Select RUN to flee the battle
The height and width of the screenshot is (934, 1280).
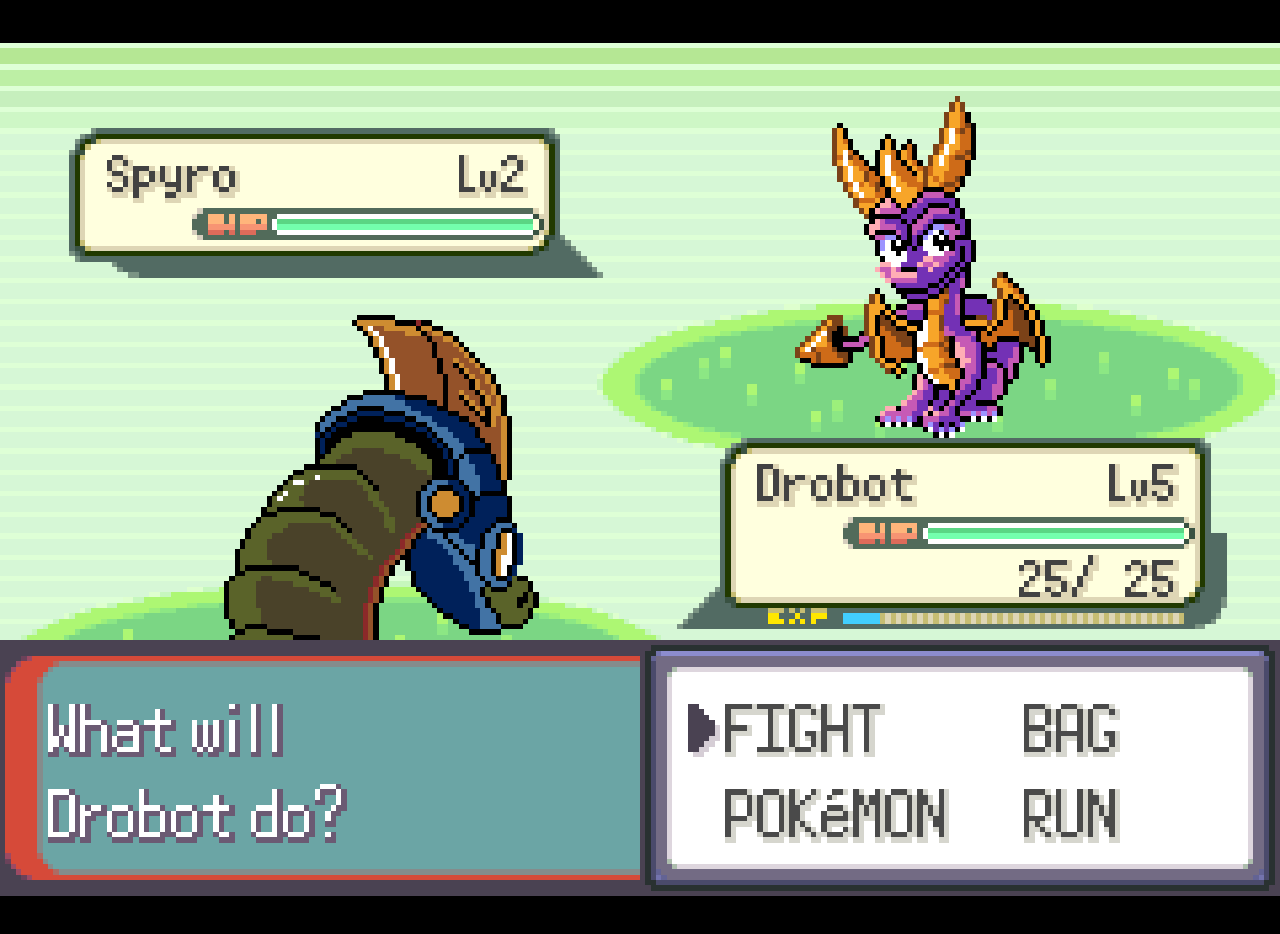pyautogui.click(x=1068, y=814)
